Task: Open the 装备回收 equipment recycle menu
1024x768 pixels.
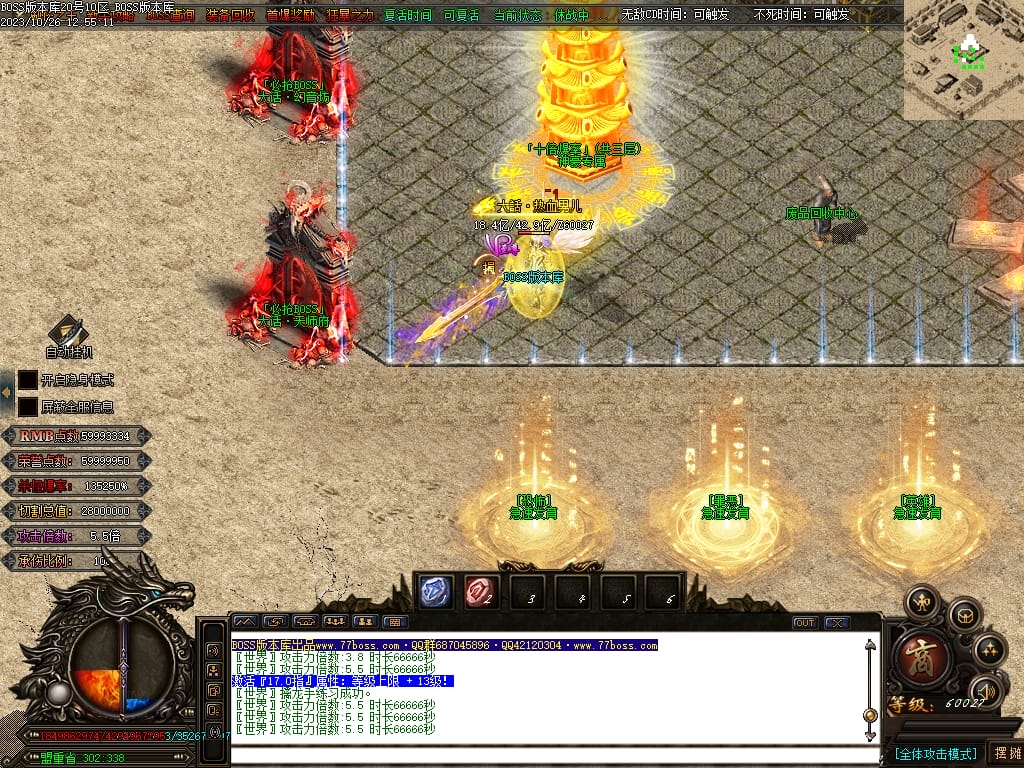Action: [230, 15]
